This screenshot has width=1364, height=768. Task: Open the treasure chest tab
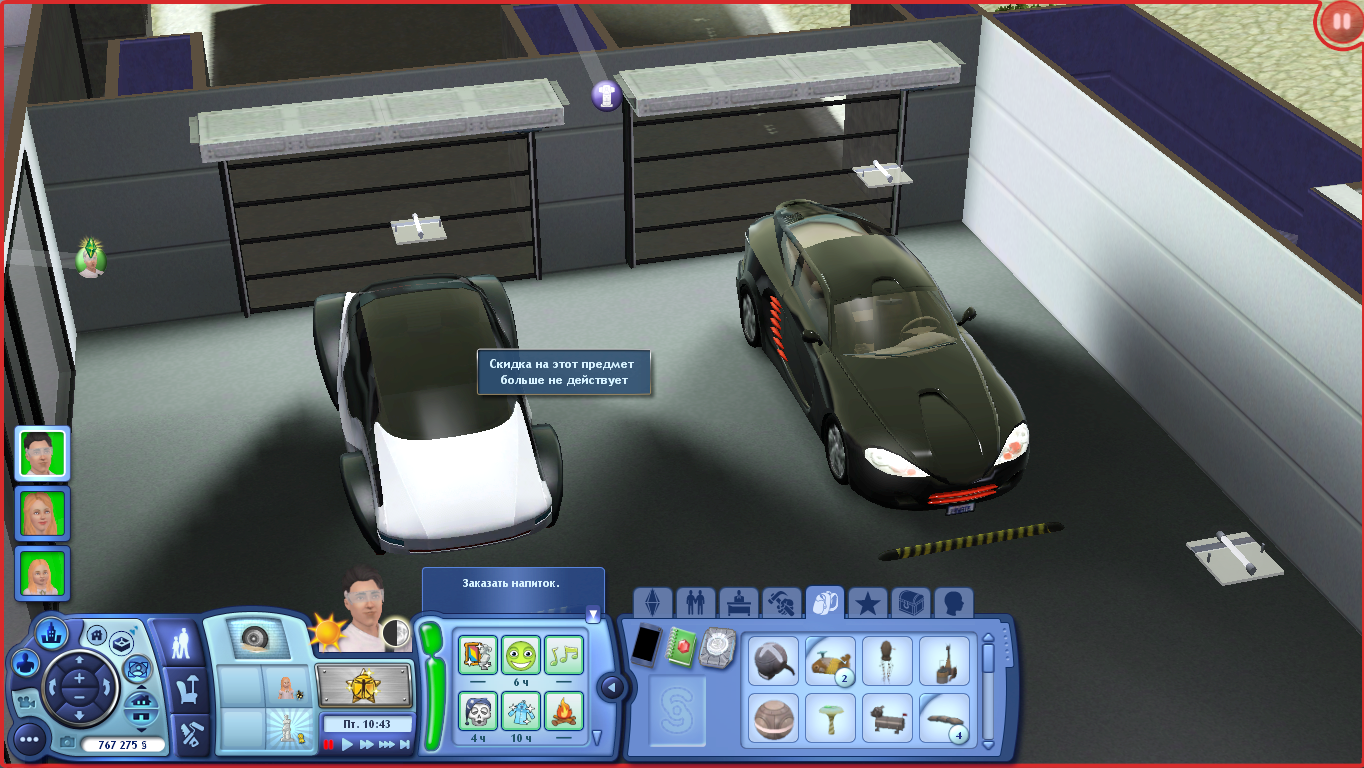(910, 604)
